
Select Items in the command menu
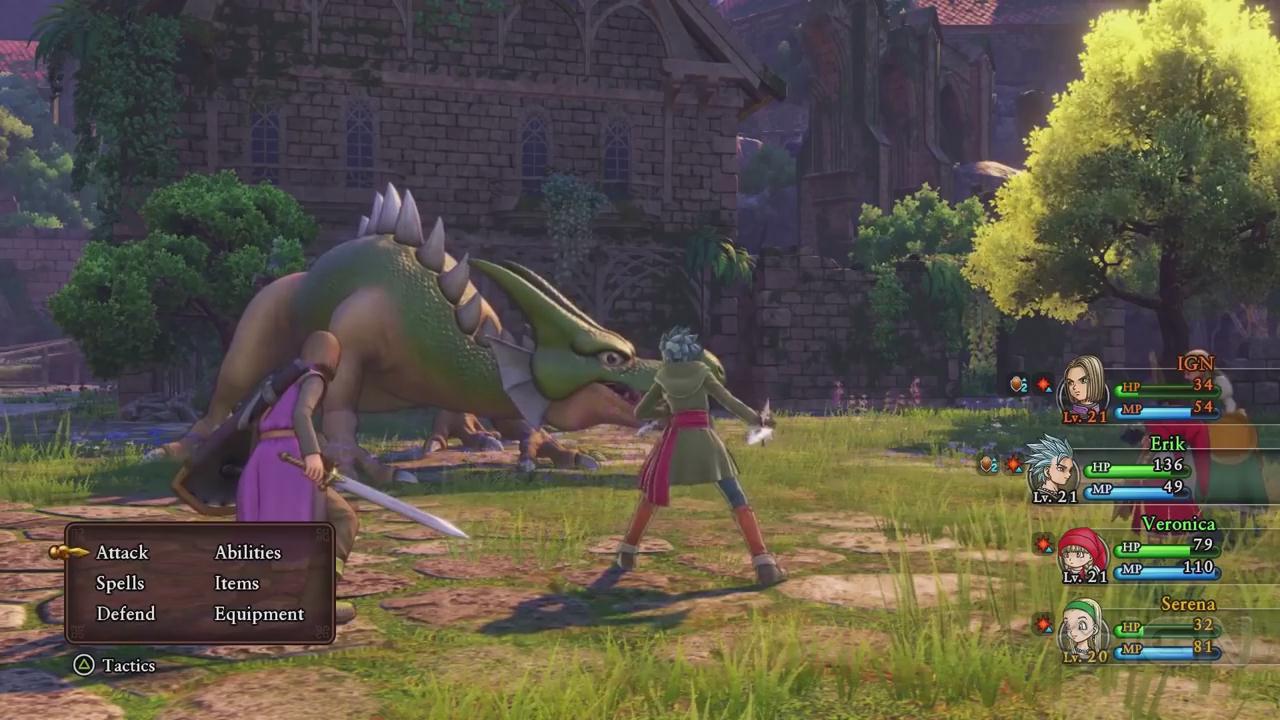pos(236,583)
